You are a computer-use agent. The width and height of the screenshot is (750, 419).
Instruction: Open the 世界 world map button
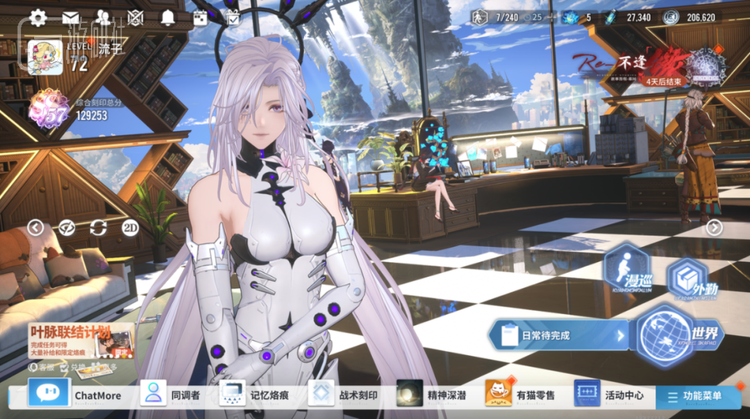pos(678,335)
